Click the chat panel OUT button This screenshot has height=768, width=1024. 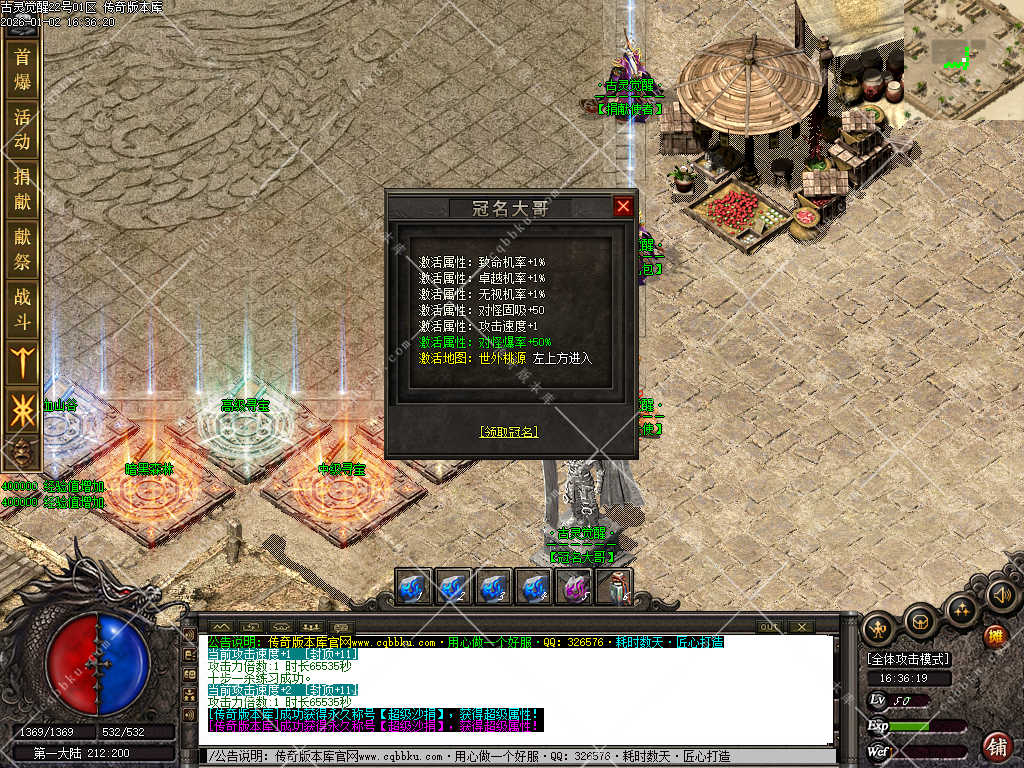click(x=769, y=627)
